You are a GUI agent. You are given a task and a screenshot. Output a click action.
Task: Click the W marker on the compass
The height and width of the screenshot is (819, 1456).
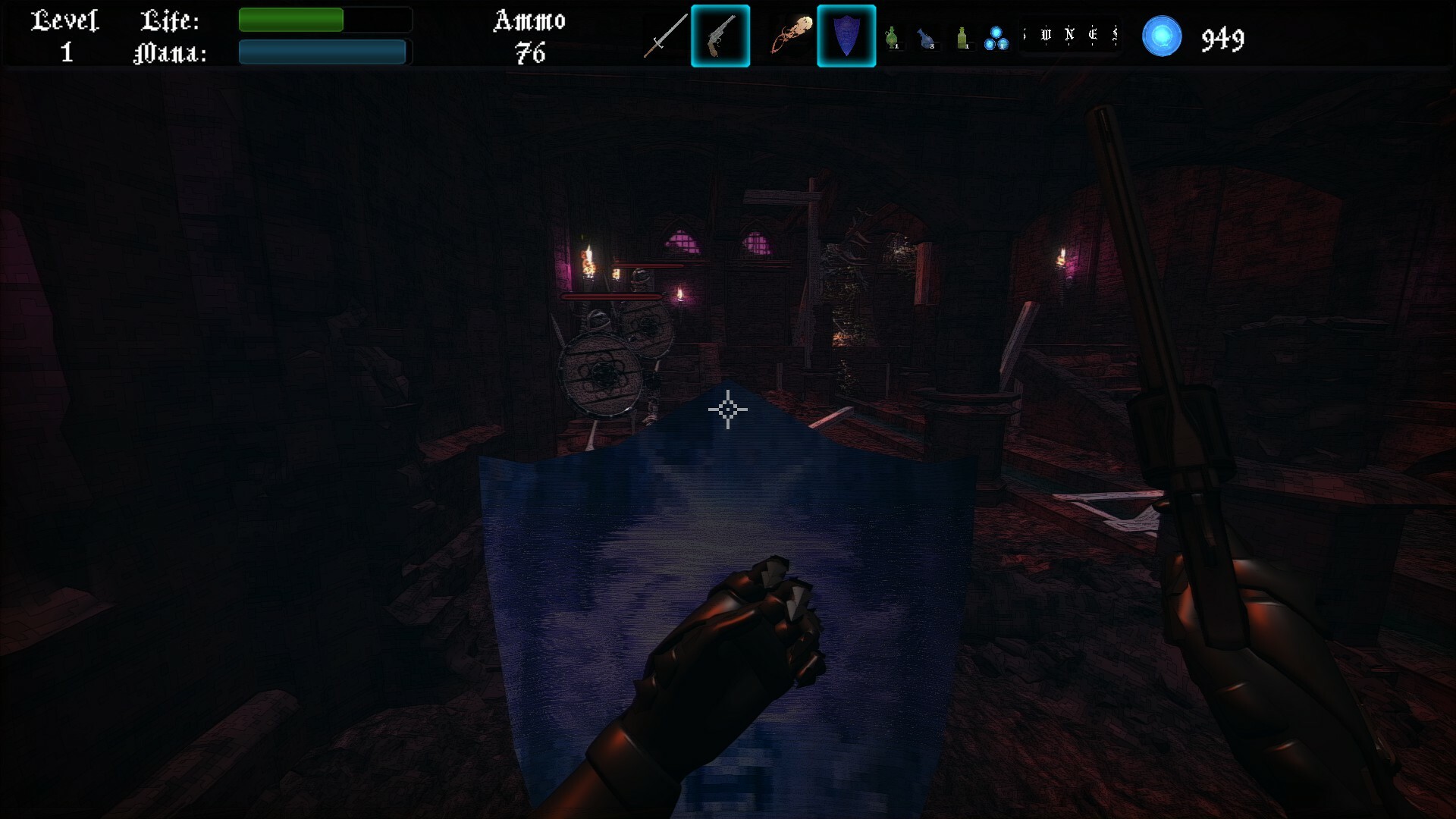coord(1046,34)
